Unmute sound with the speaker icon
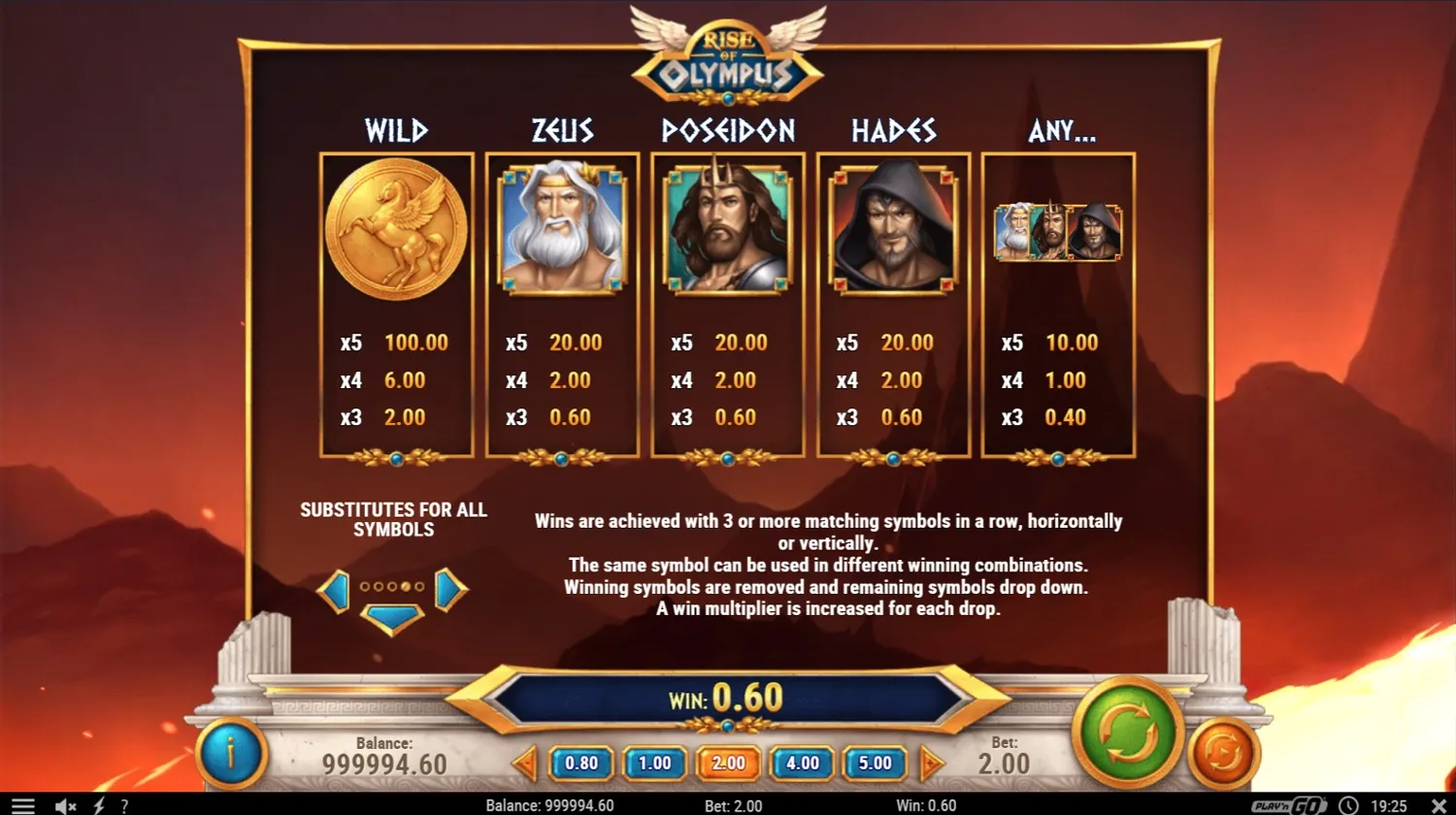The image size is (1456, 815). click(x=64, y=804)
